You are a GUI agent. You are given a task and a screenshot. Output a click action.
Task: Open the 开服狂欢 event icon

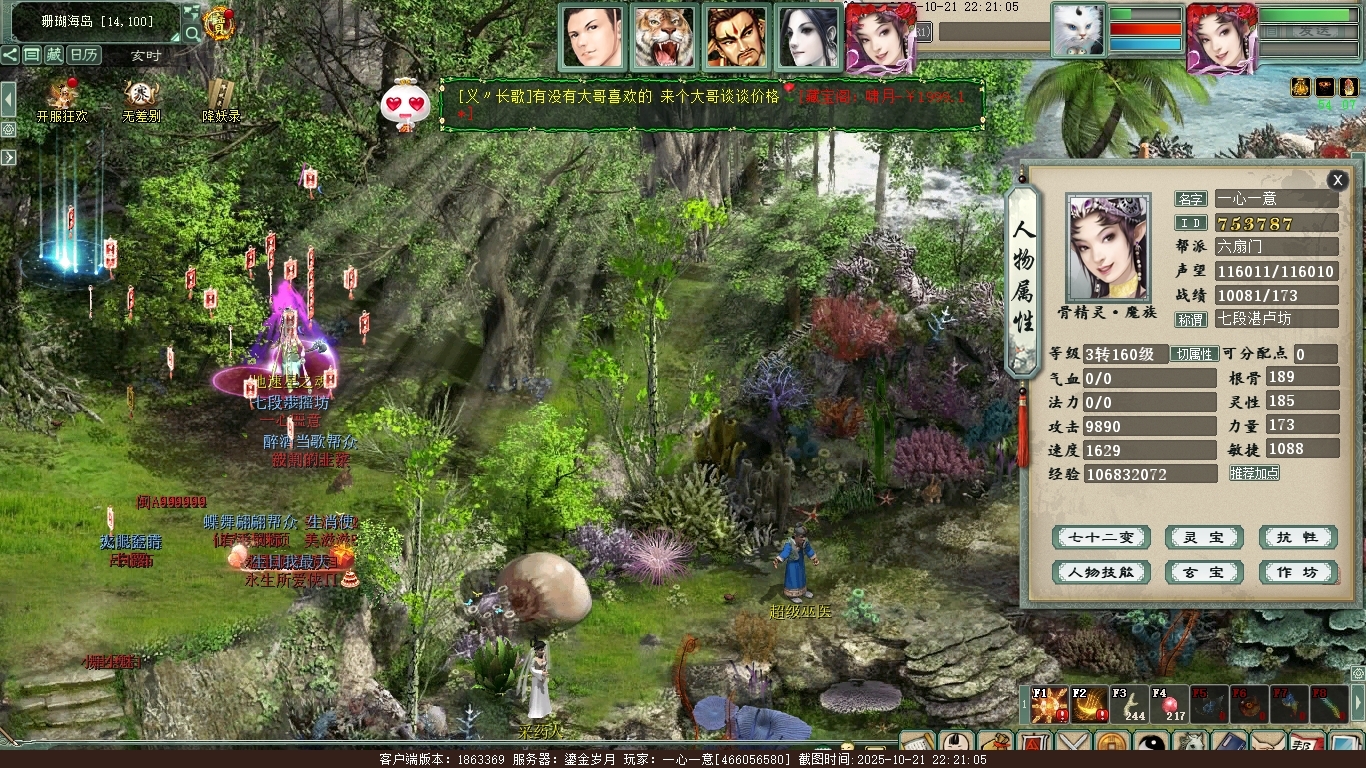[x=62, y=98]
